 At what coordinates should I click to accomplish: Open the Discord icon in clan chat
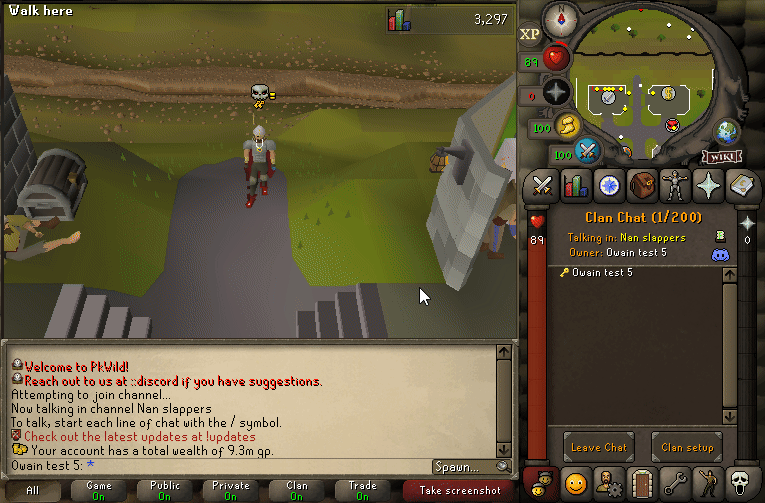click(x=719, y=255)
